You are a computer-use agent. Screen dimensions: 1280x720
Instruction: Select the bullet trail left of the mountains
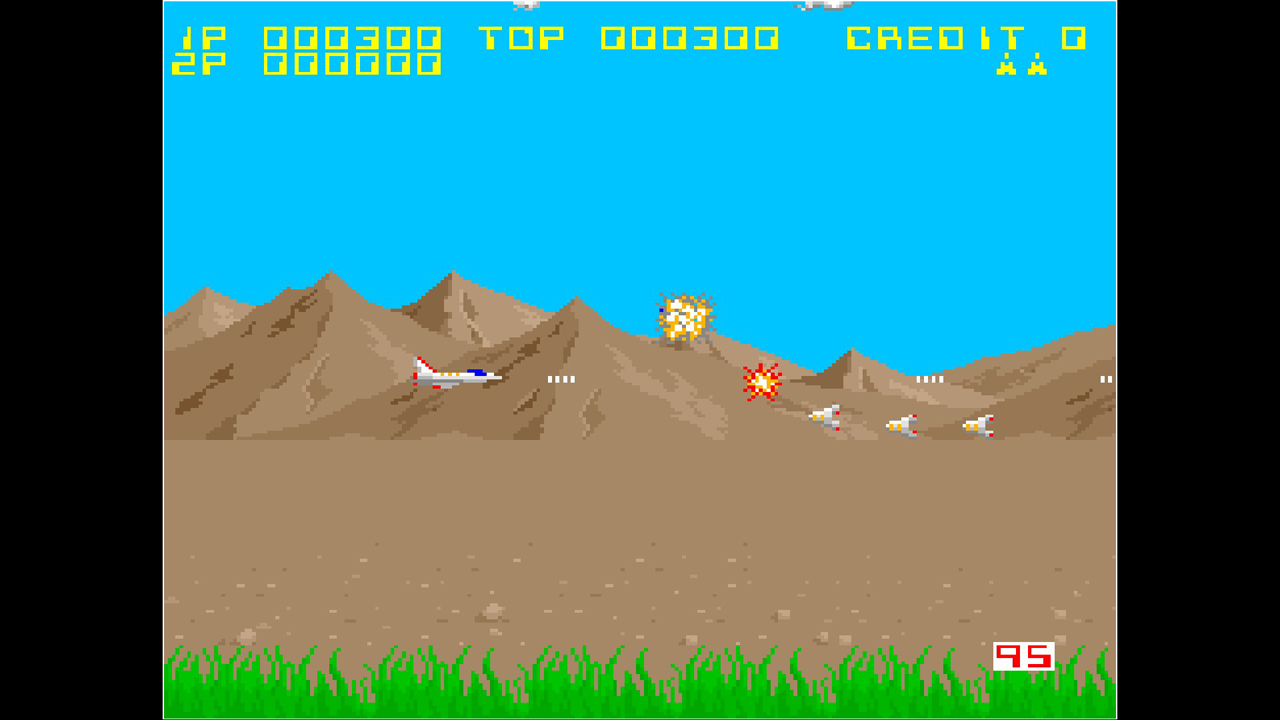coord(562,378)
